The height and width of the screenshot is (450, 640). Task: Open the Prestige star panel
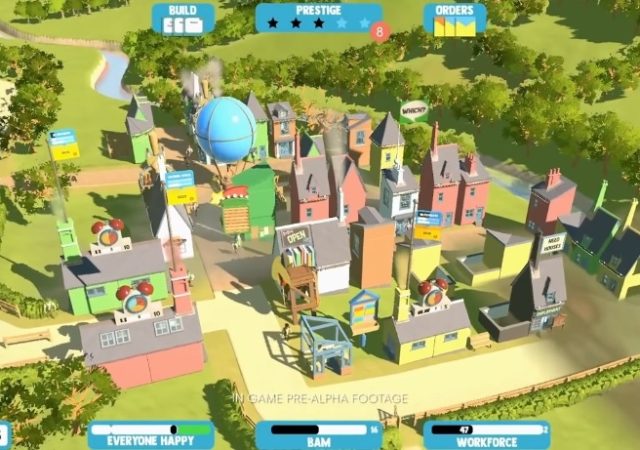click(317, 17)
